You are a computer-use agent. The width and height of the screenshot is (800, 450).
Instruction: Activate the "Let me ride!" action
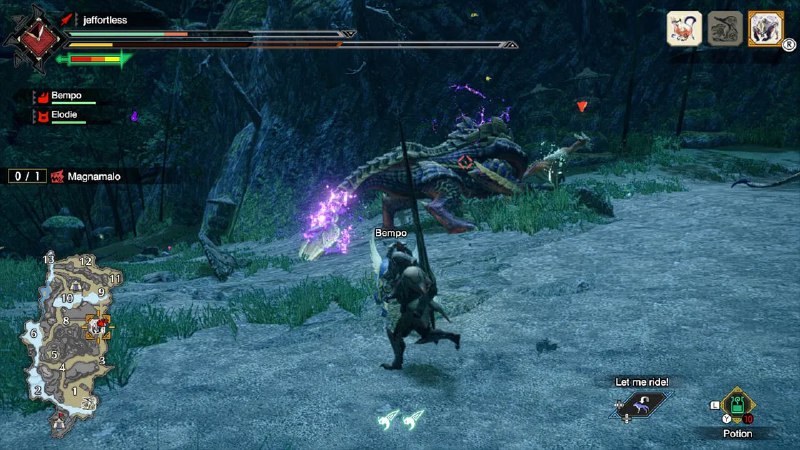[x=641, y=403]
